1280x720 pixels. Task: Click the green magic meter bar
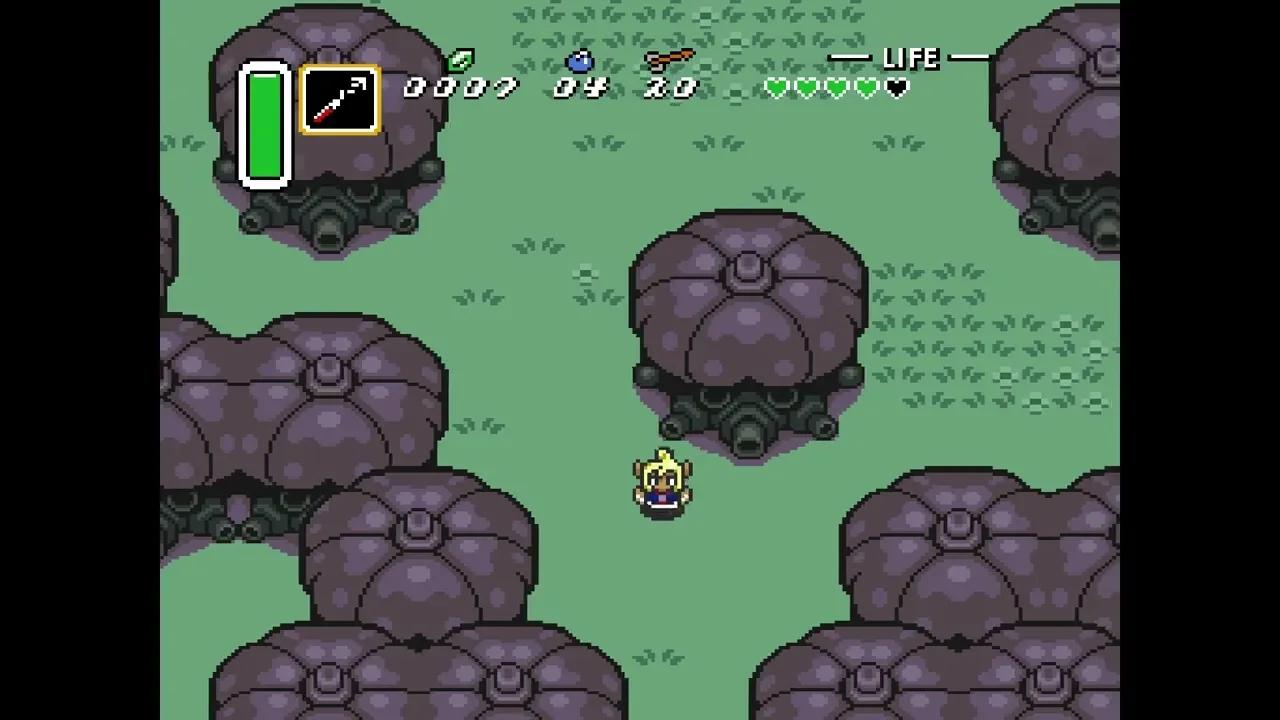(264, 125)
